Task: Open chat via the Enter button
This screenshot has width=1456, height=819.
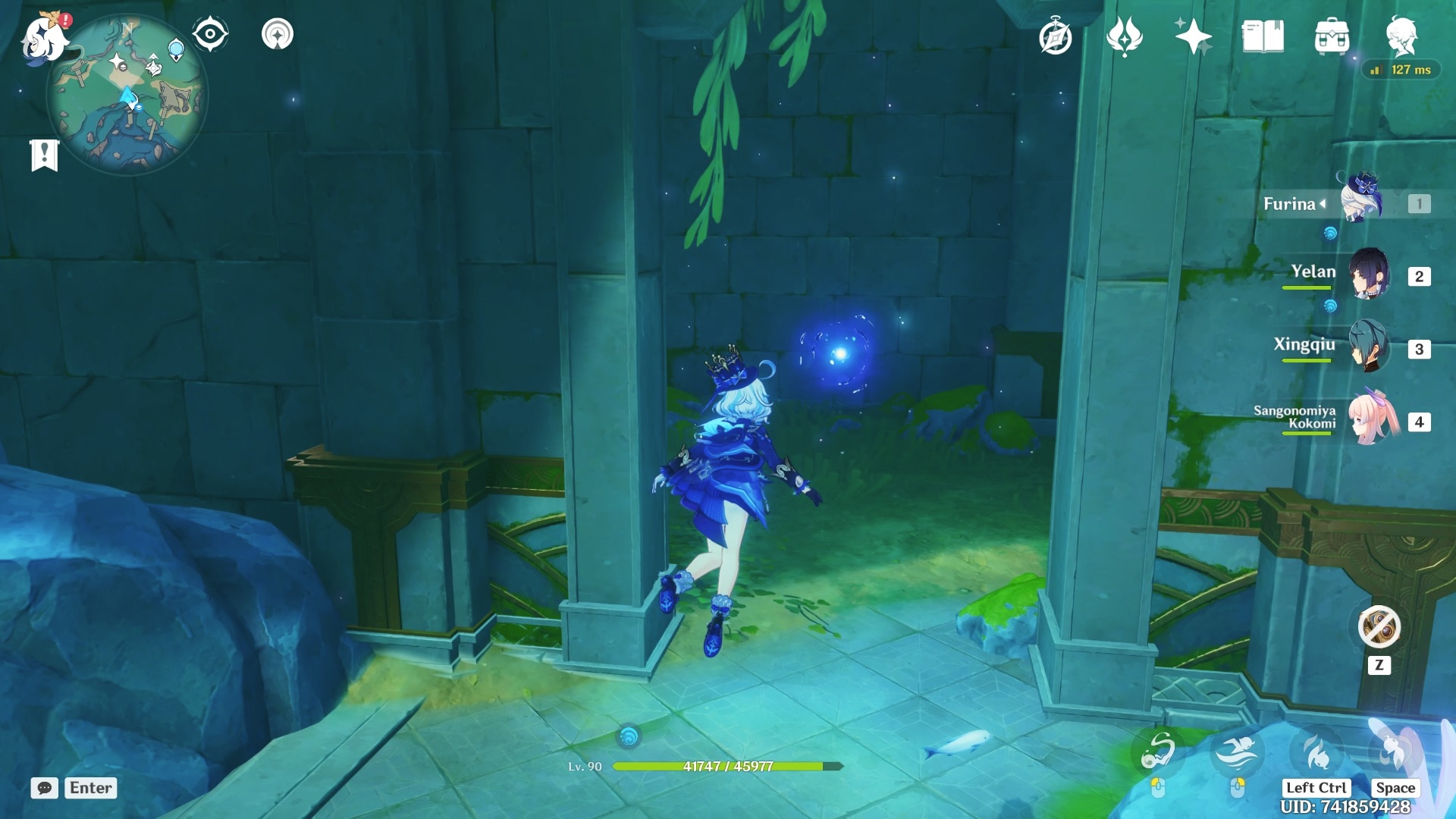Action: tap(89, 788)
